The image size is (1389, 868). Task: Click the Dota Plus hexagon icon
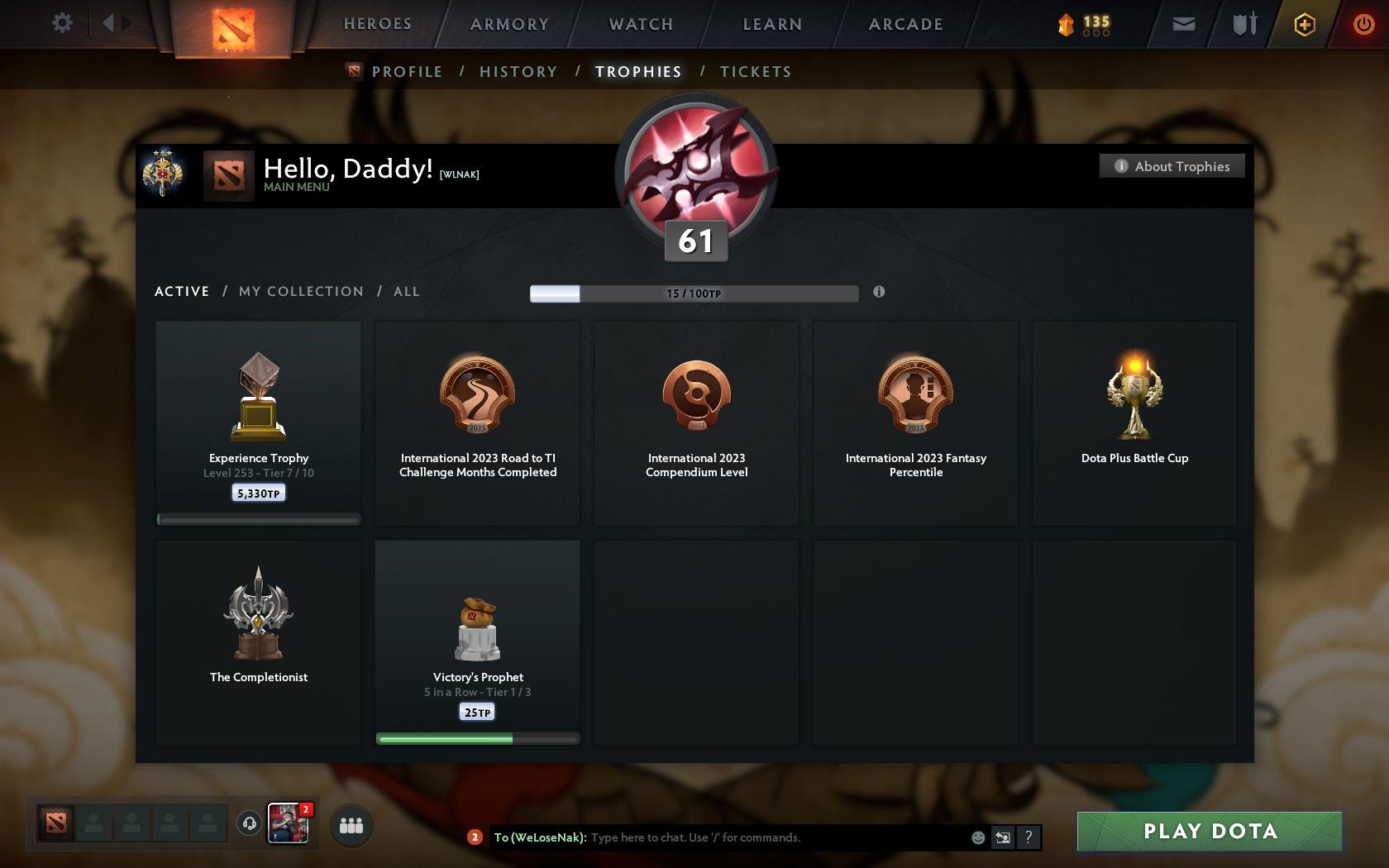(x=1304, y=23)
